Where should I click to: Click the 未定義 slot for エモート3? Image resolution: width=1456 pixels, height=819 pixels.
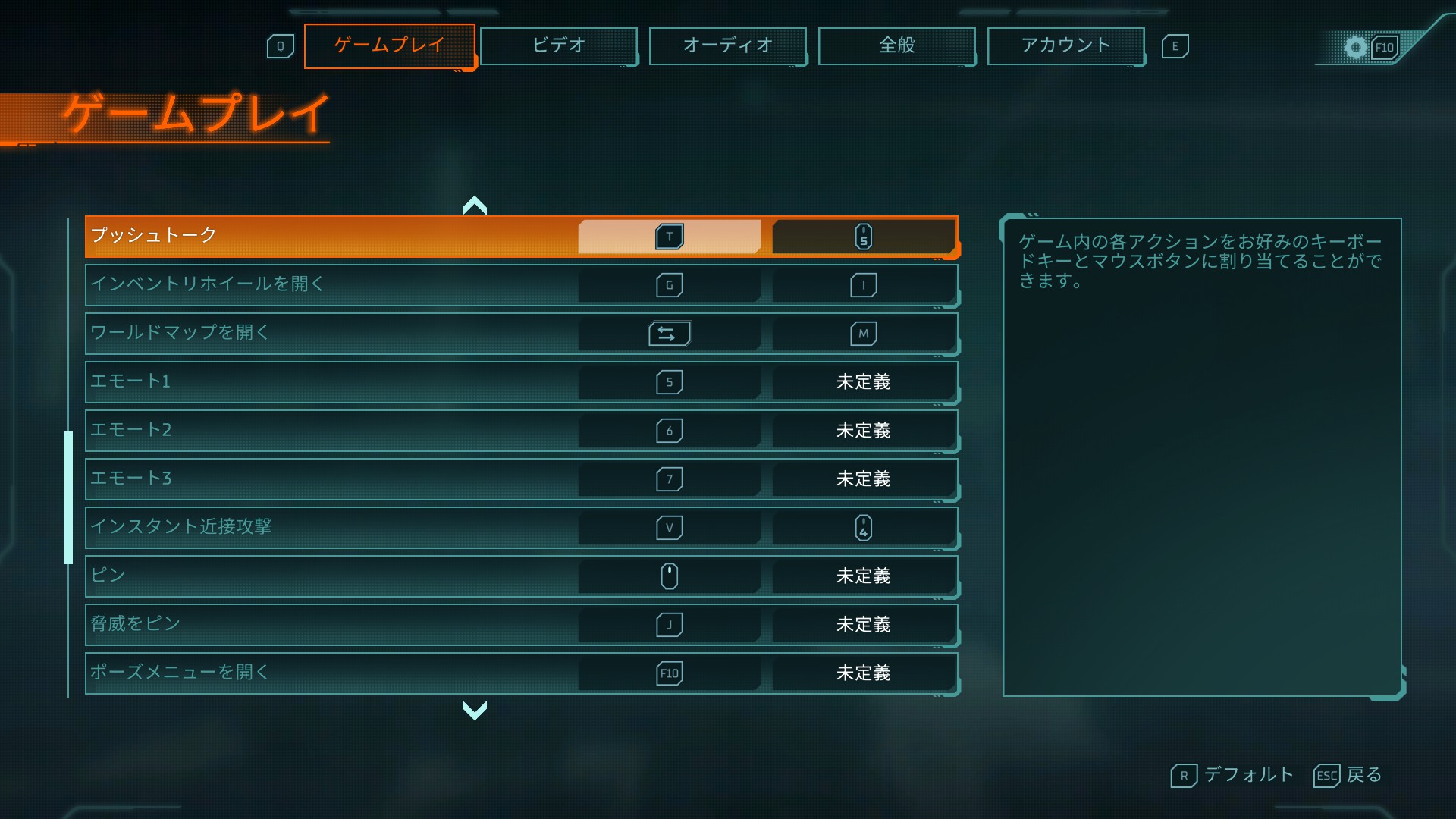864,479
